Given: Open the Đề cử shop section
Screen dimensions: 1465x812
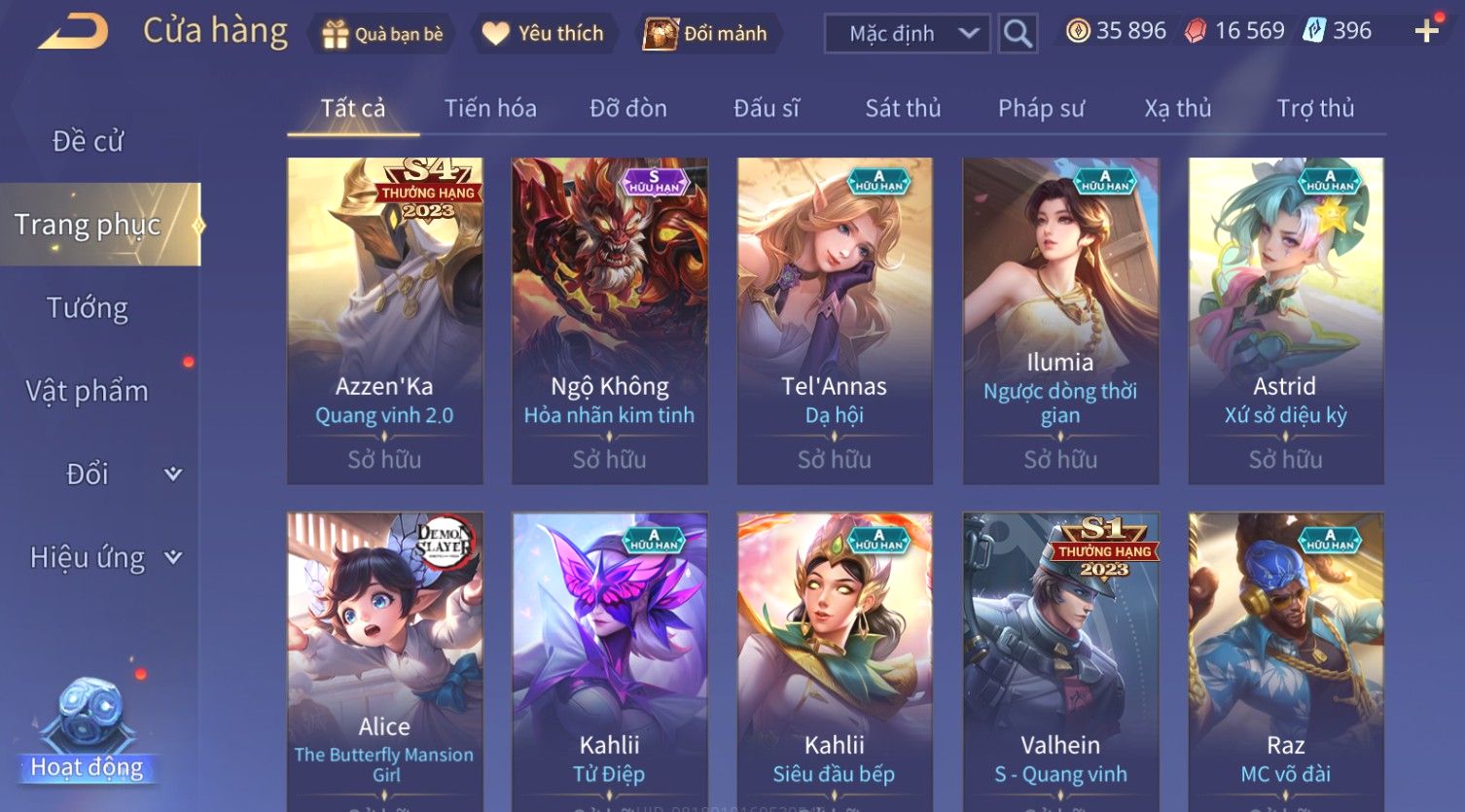Looking at the screenshot, I should (x=88, y=141).
